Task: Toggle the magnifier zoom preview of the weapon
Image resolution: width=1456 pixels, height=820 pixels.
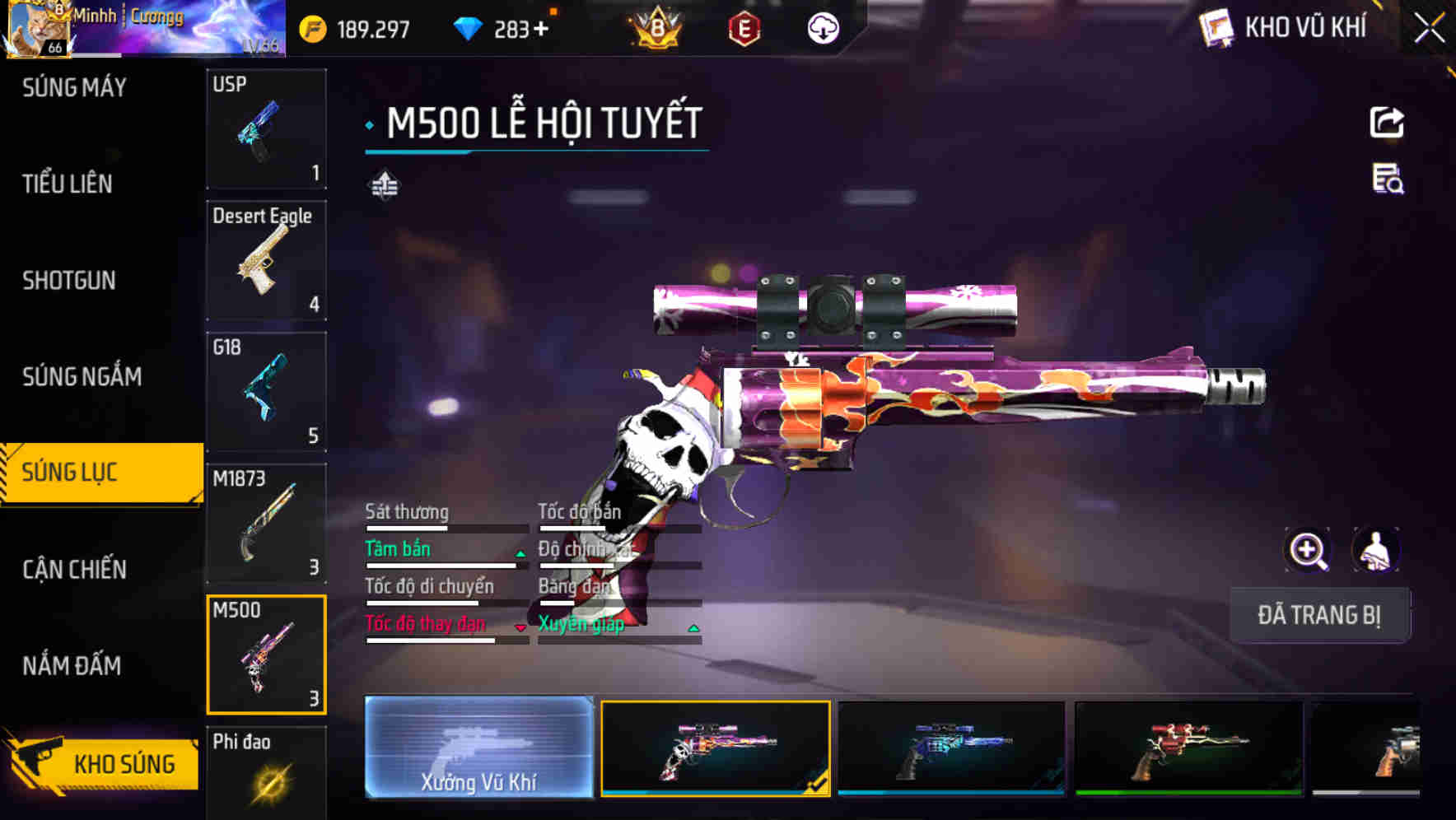Action: [1308, 550]
